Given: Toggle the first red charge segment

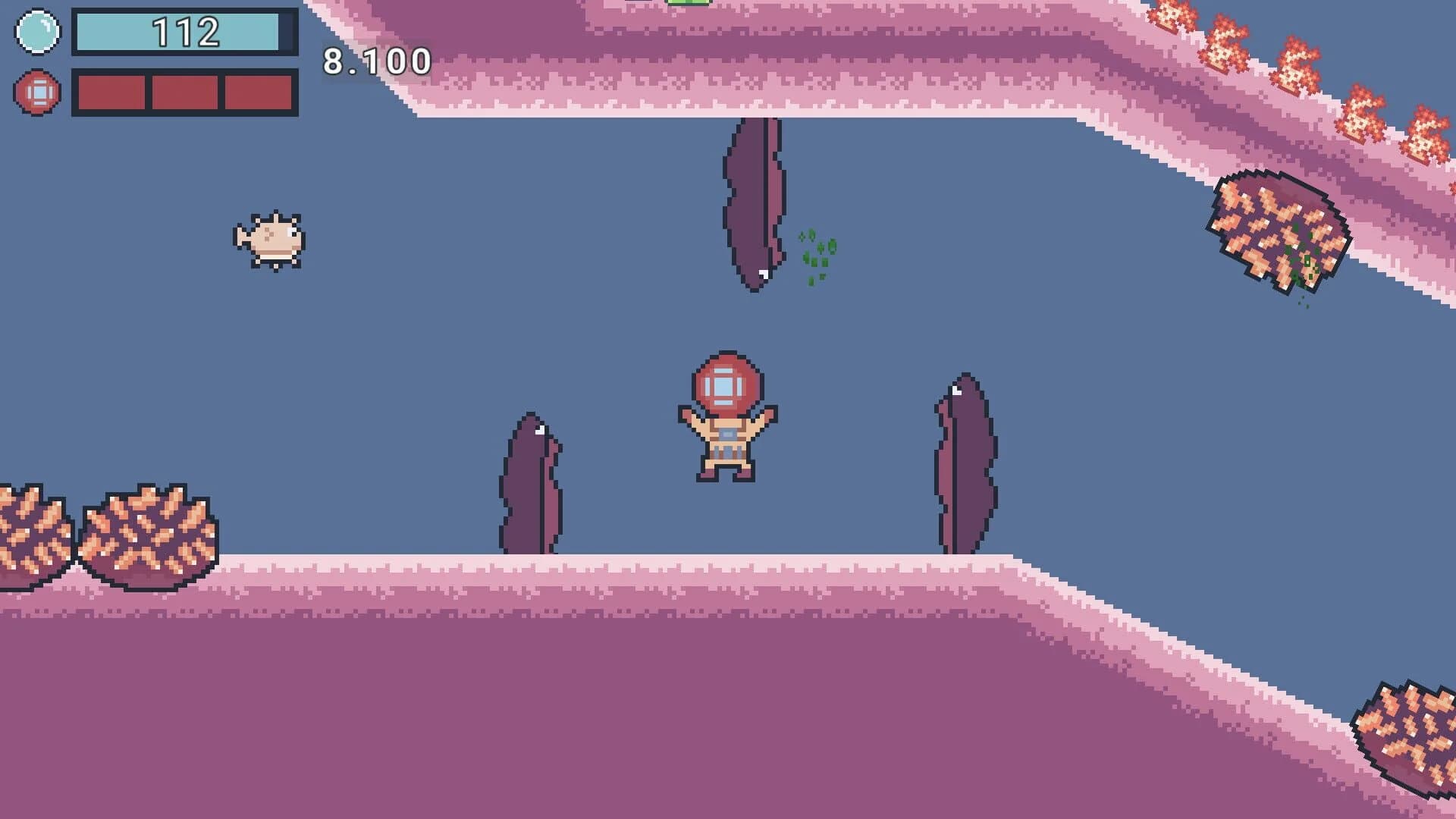Looking at the screenshot, I should pos(114,93).
